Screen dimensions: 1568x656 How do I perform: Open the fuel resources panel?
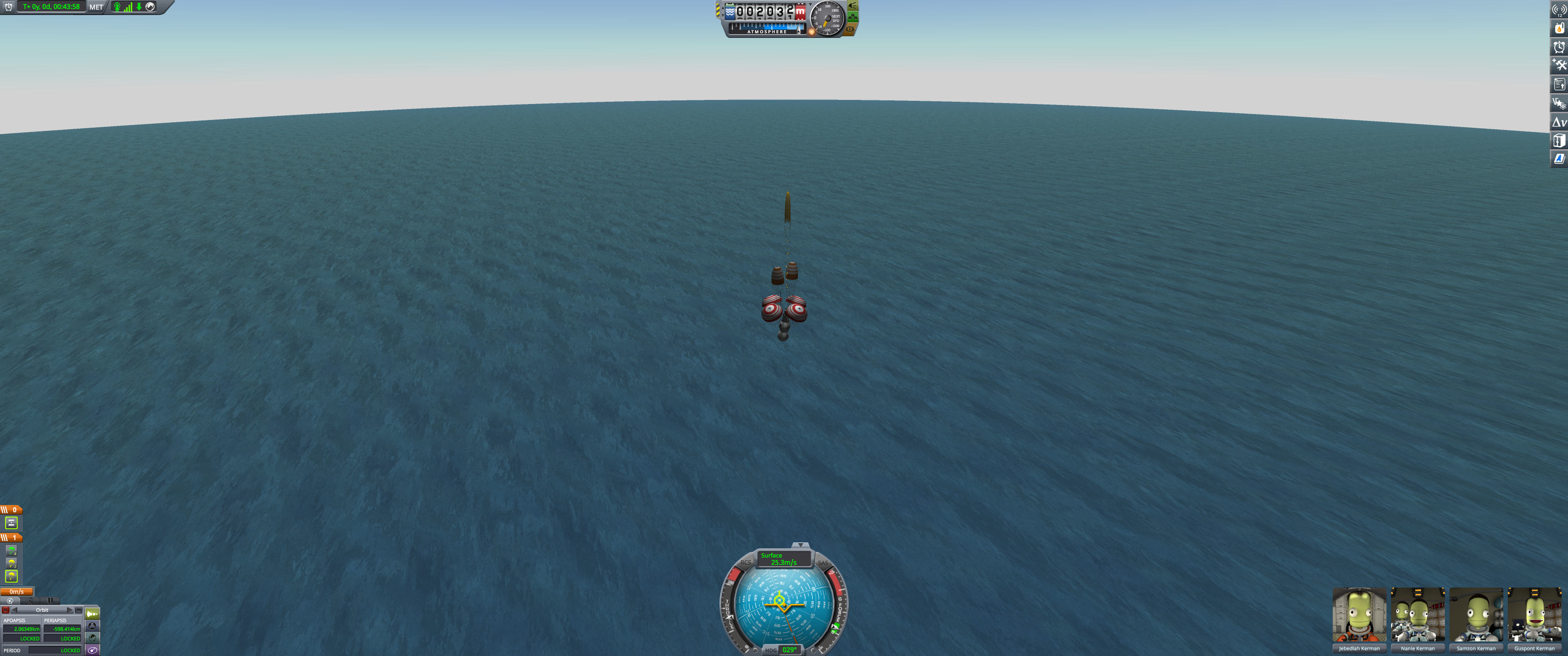click(x=1559, y=28)
